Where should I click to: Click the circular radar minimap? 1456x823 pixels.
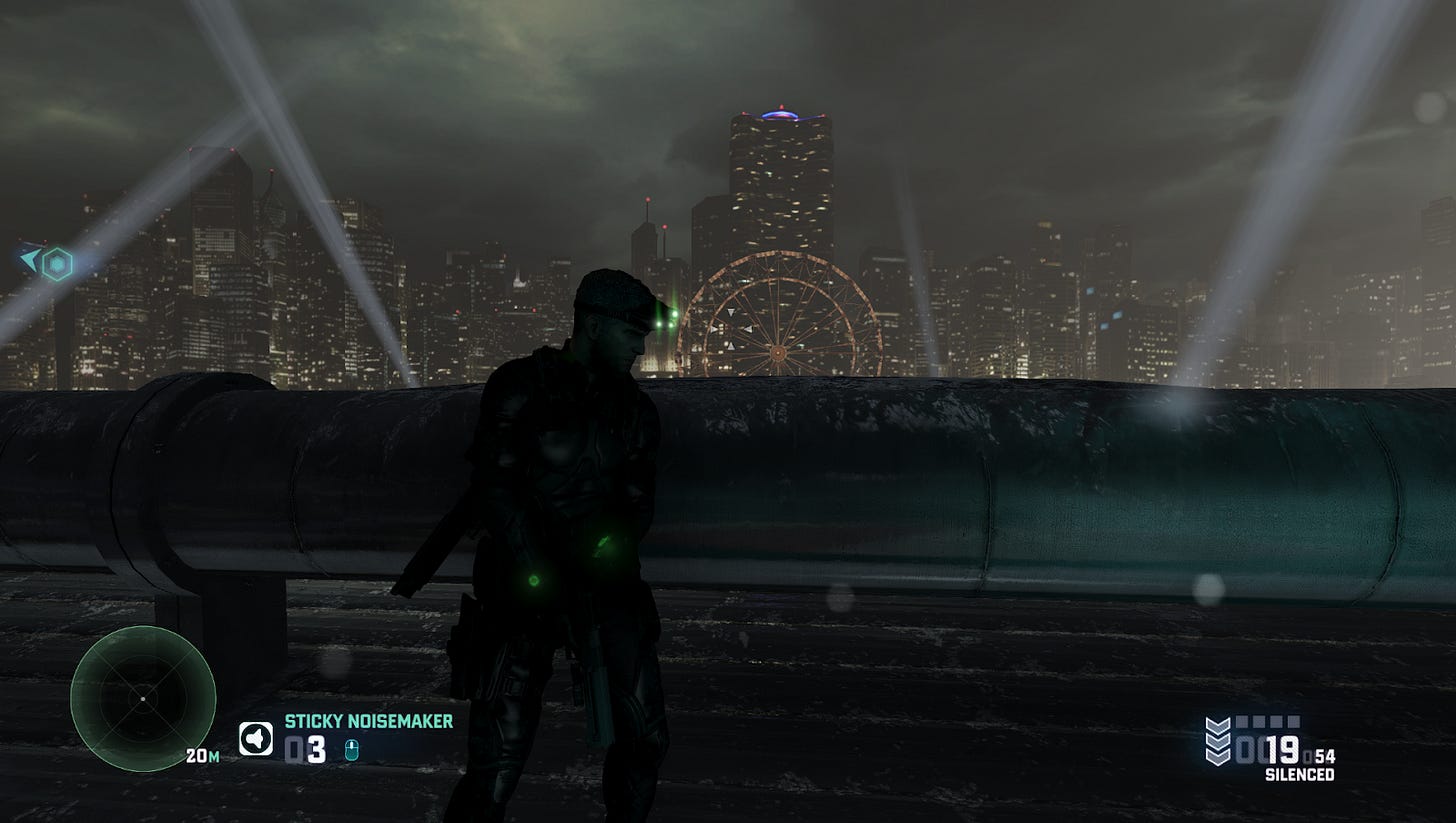143,698
